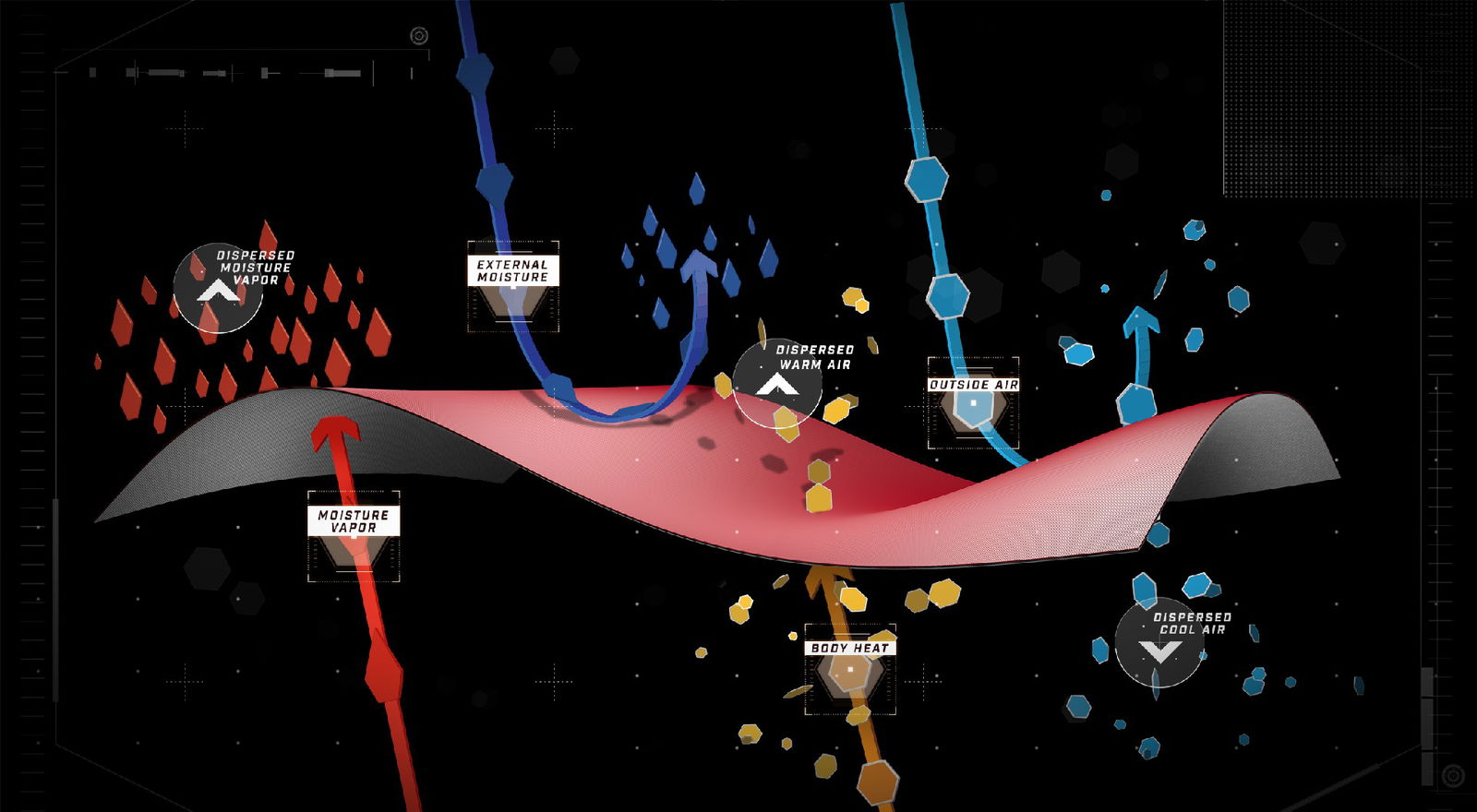
Task: Activate the Dispersed Cool Air marker
Action: [x=1159, y=643]
